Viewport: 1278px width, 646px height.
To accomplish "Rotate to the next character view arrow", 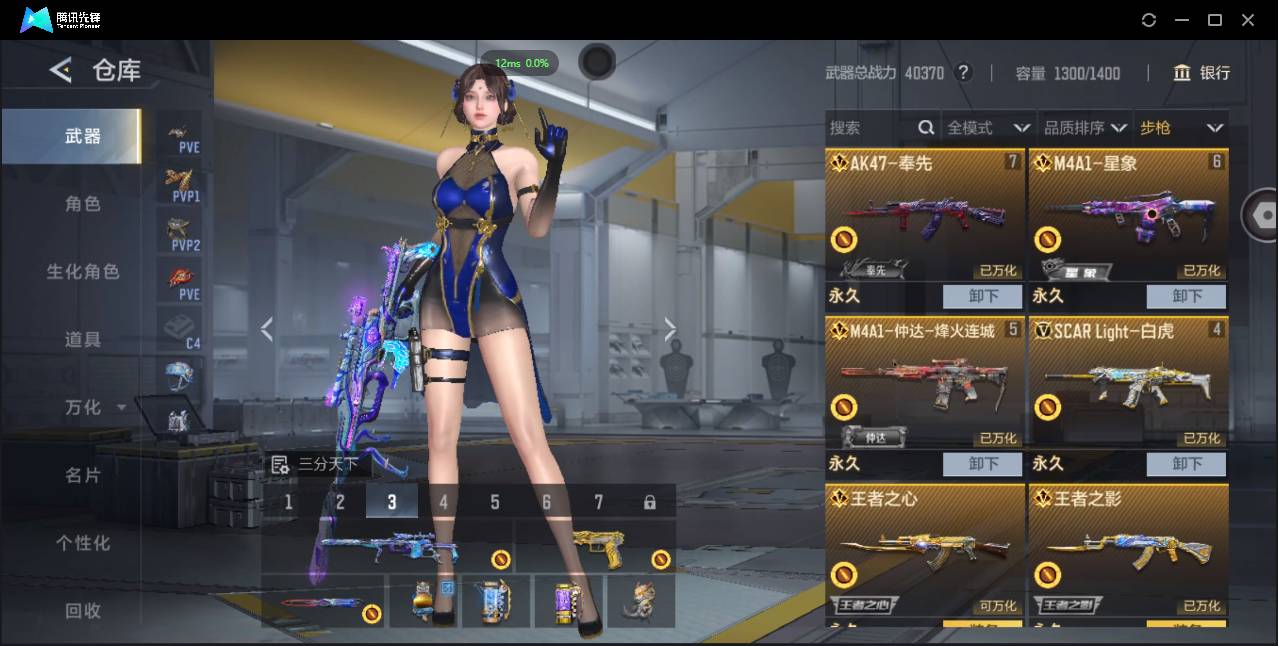I will pyautogui.click(x=670, y=329).
